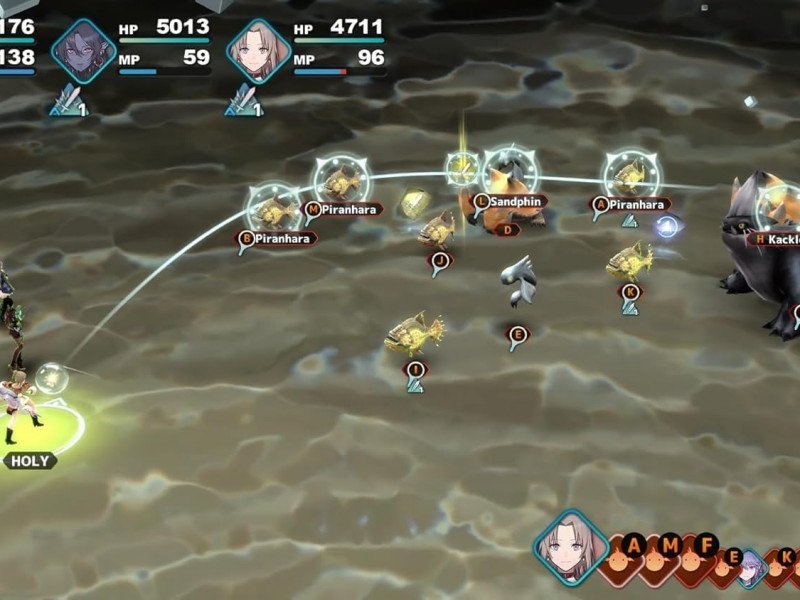Select enemy target marker K
The image size is (800, 600).
point(630,292)
